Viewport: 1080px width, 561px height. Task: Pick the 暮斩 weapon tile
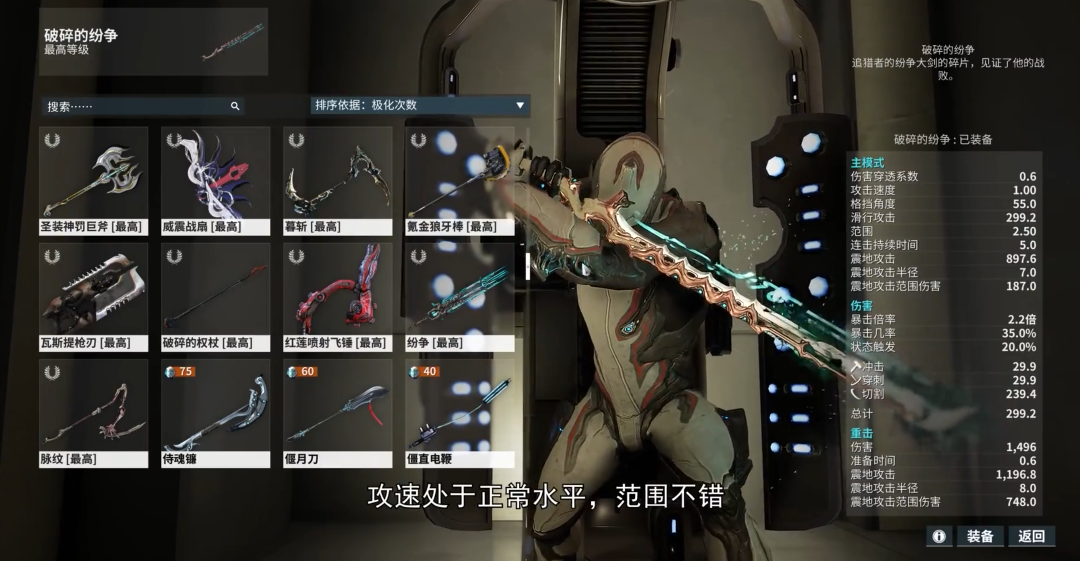click(x=337, y=180)
